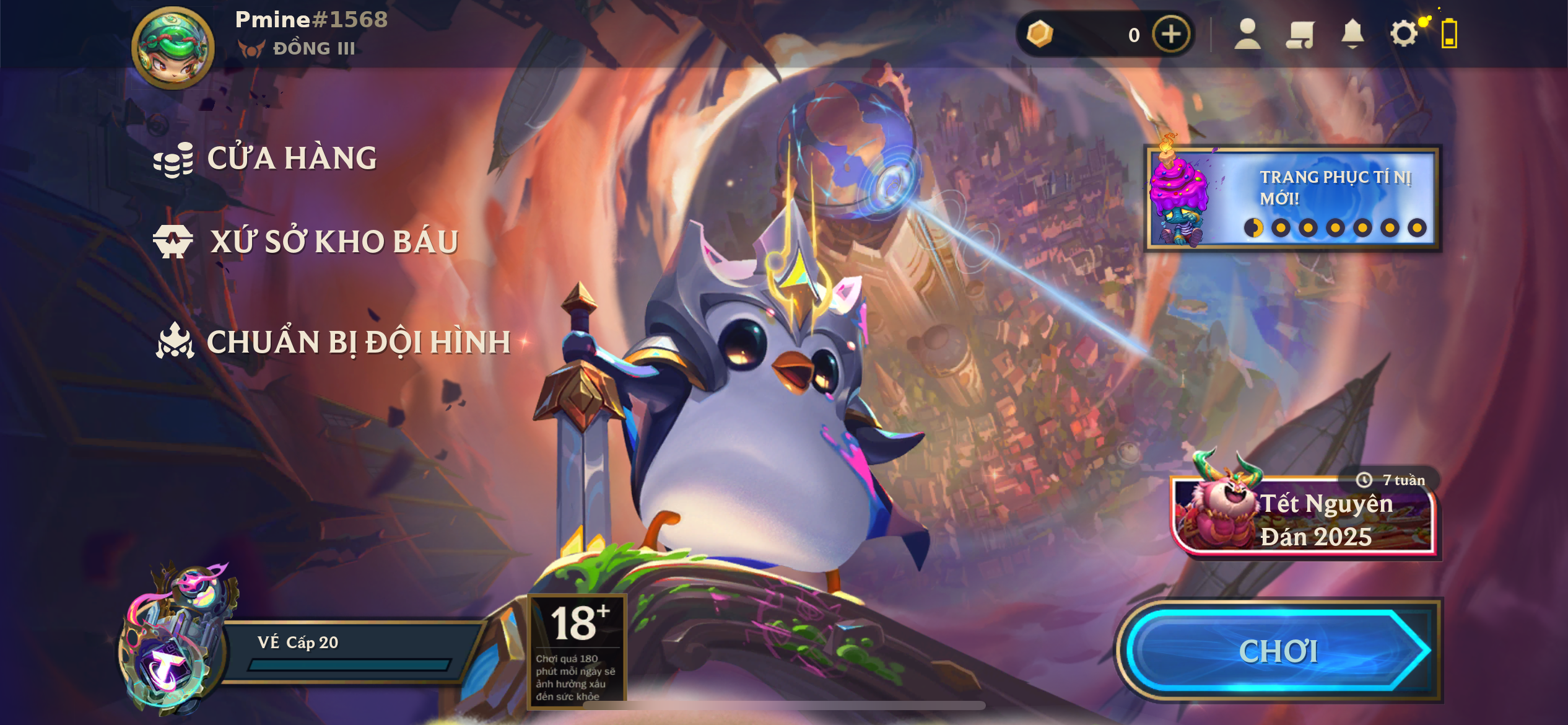
Task: Open the friends profile icon
Action: 1247,34
